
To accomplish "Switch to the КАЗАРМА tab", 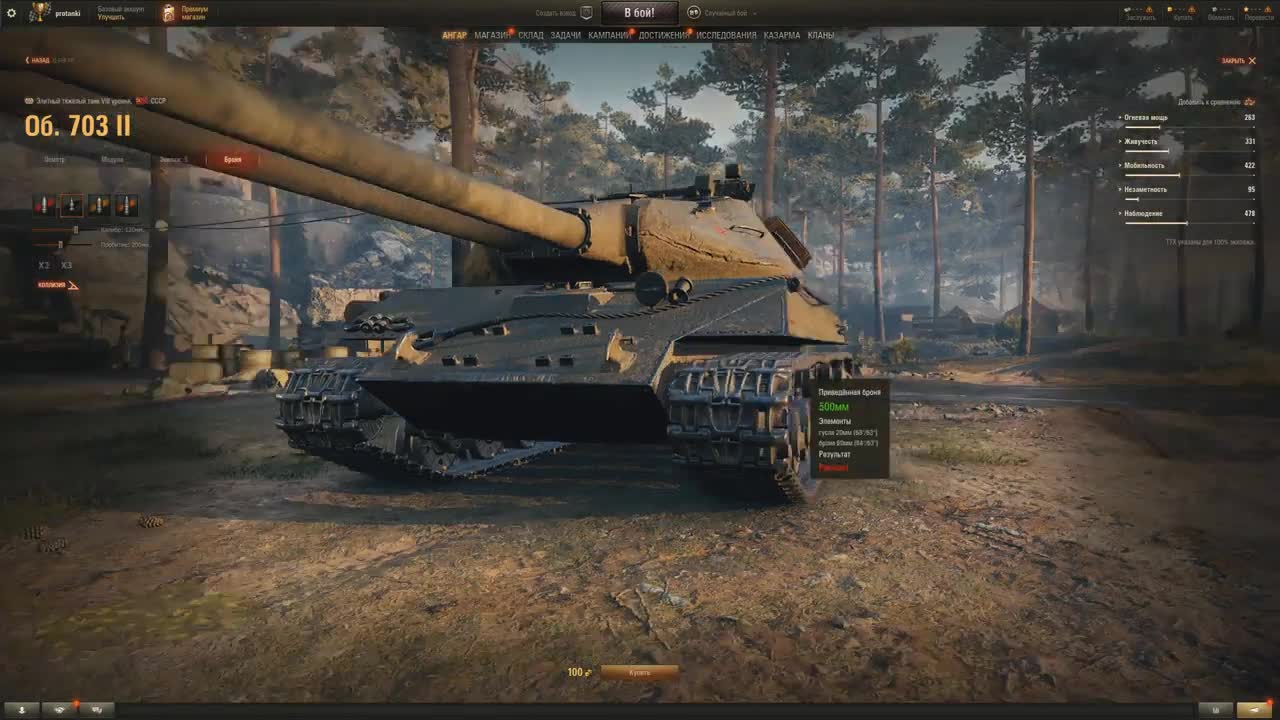I will coord(781,36).
